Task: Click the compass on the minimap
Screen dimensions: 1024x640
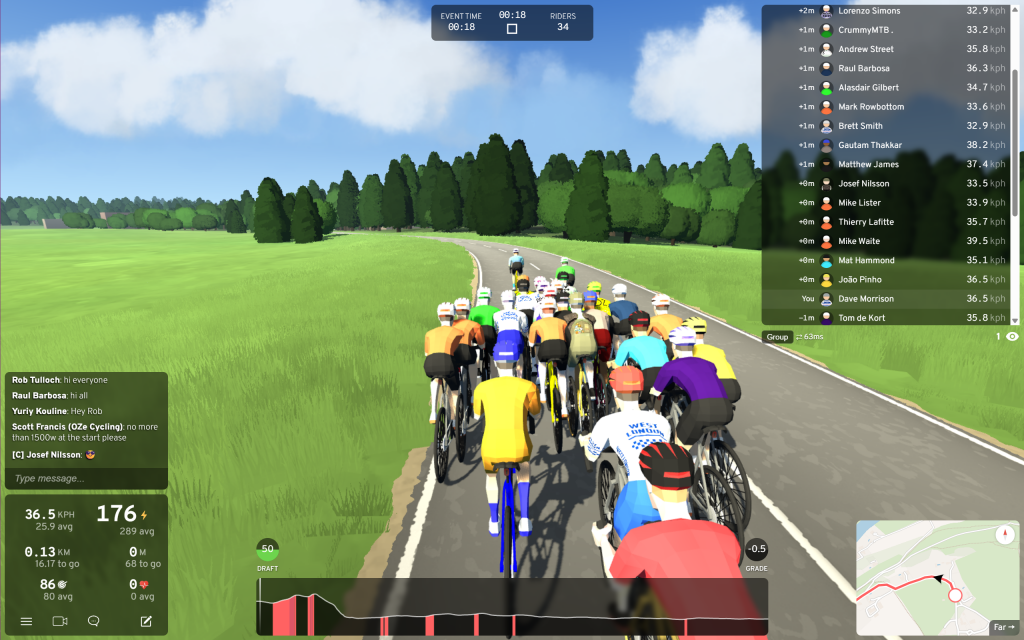Action: click(1005, 535)
